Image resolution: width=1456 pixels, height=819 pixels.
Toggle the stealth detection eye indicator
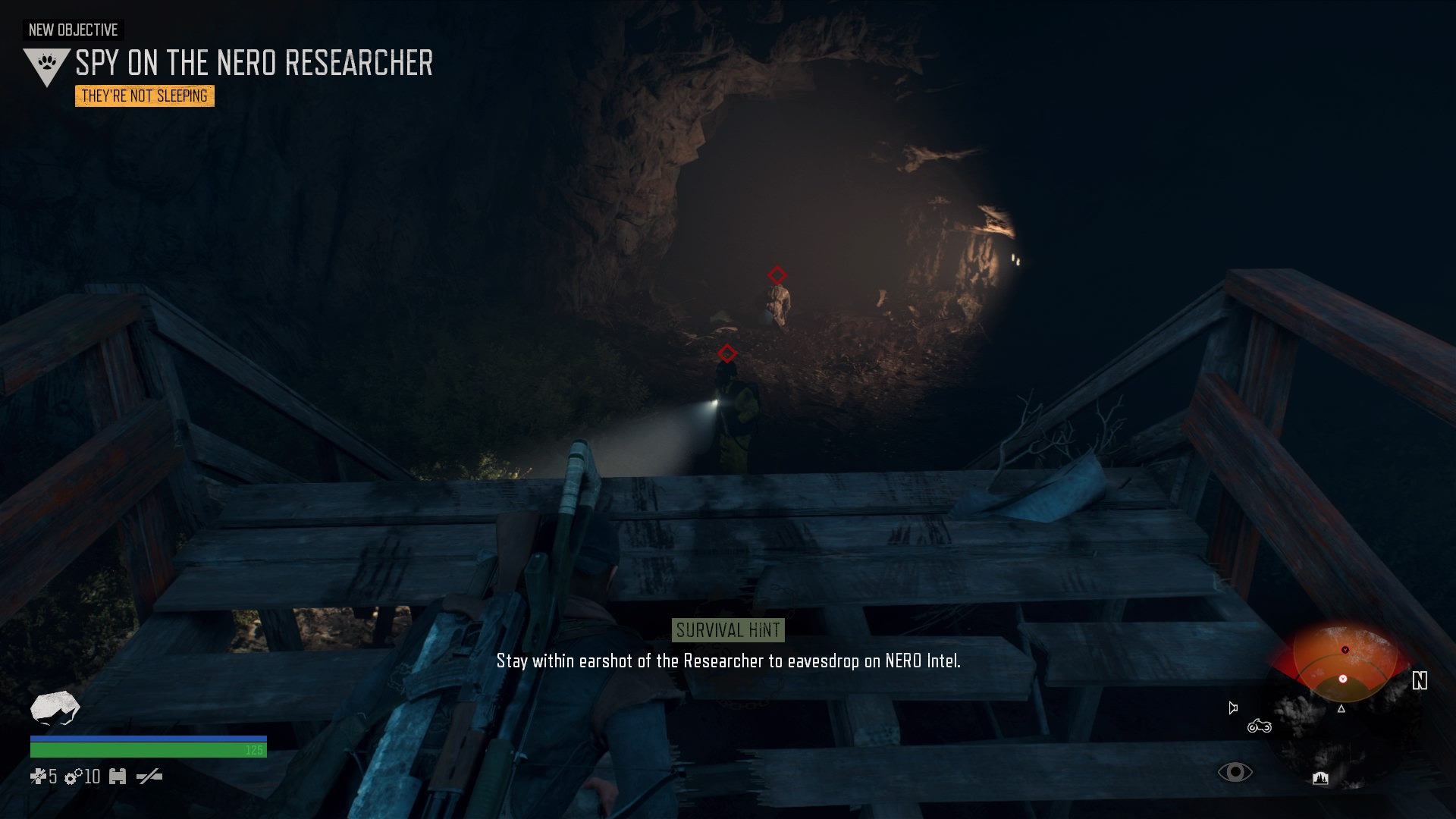coord(1235,772)
